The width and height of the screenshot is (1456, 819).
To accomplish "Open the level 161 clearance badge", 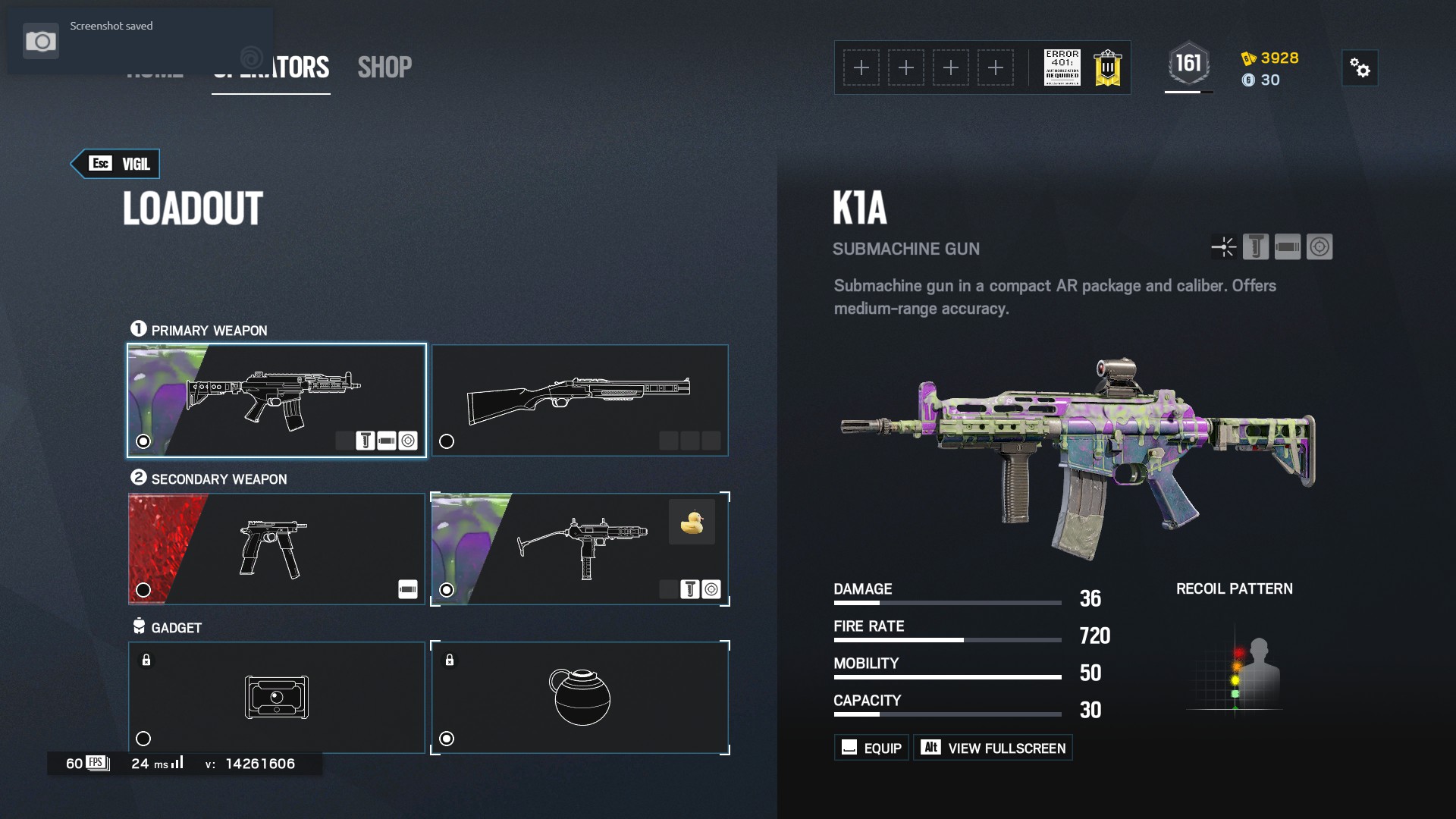I will point(1188,64).
